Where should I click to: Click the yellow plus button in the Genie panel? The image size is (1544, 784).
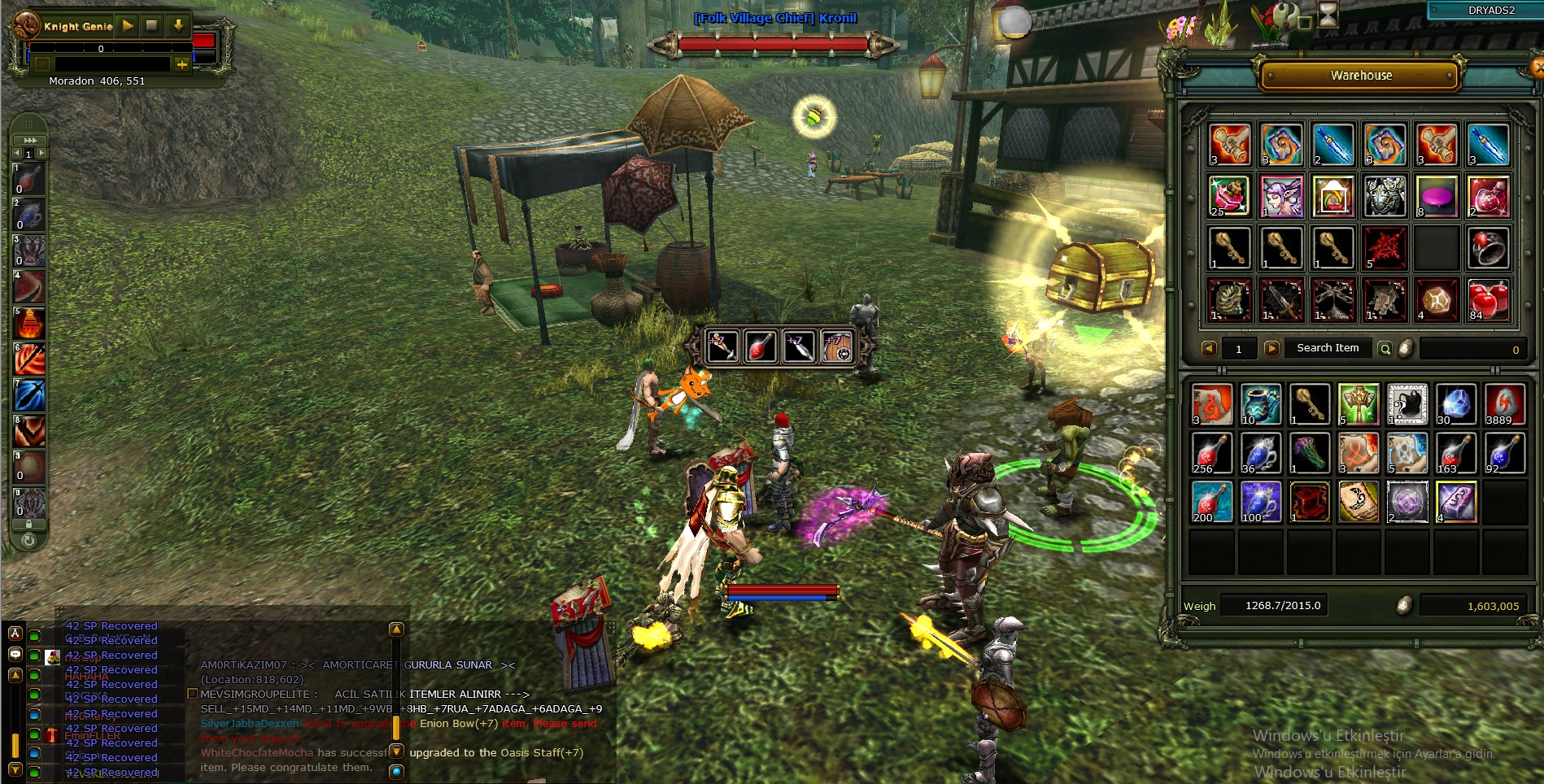[x=181, y=63]
